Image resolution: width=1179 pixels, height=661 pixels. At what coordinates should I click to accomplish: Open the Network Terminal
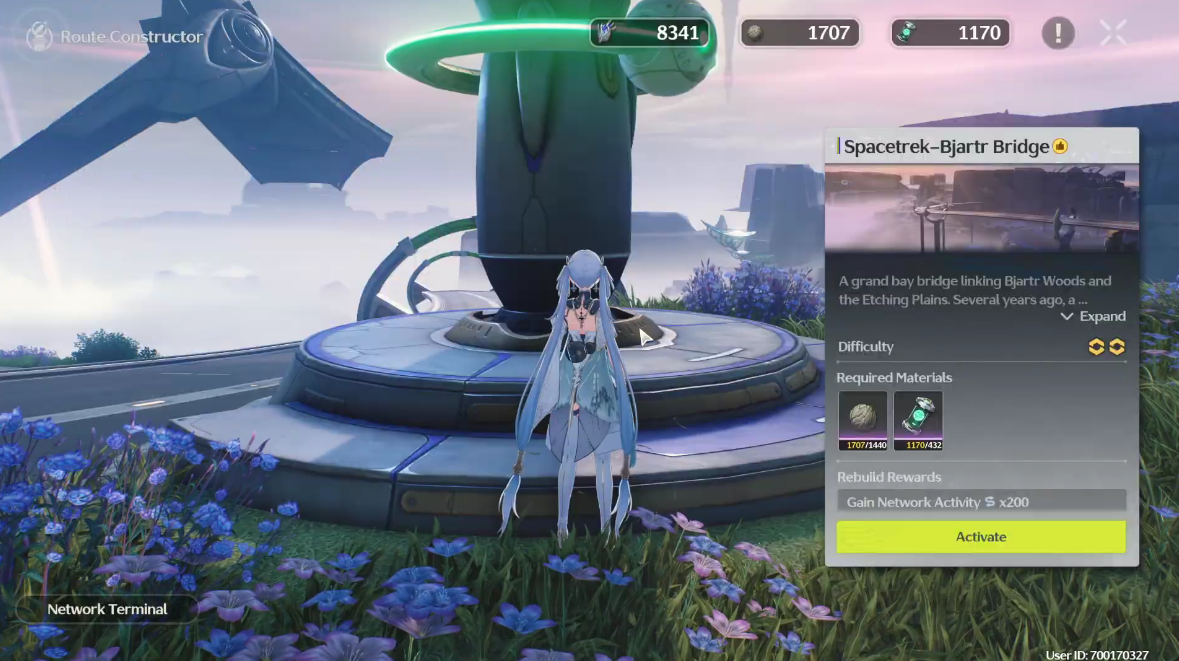[x=107, y=609]
